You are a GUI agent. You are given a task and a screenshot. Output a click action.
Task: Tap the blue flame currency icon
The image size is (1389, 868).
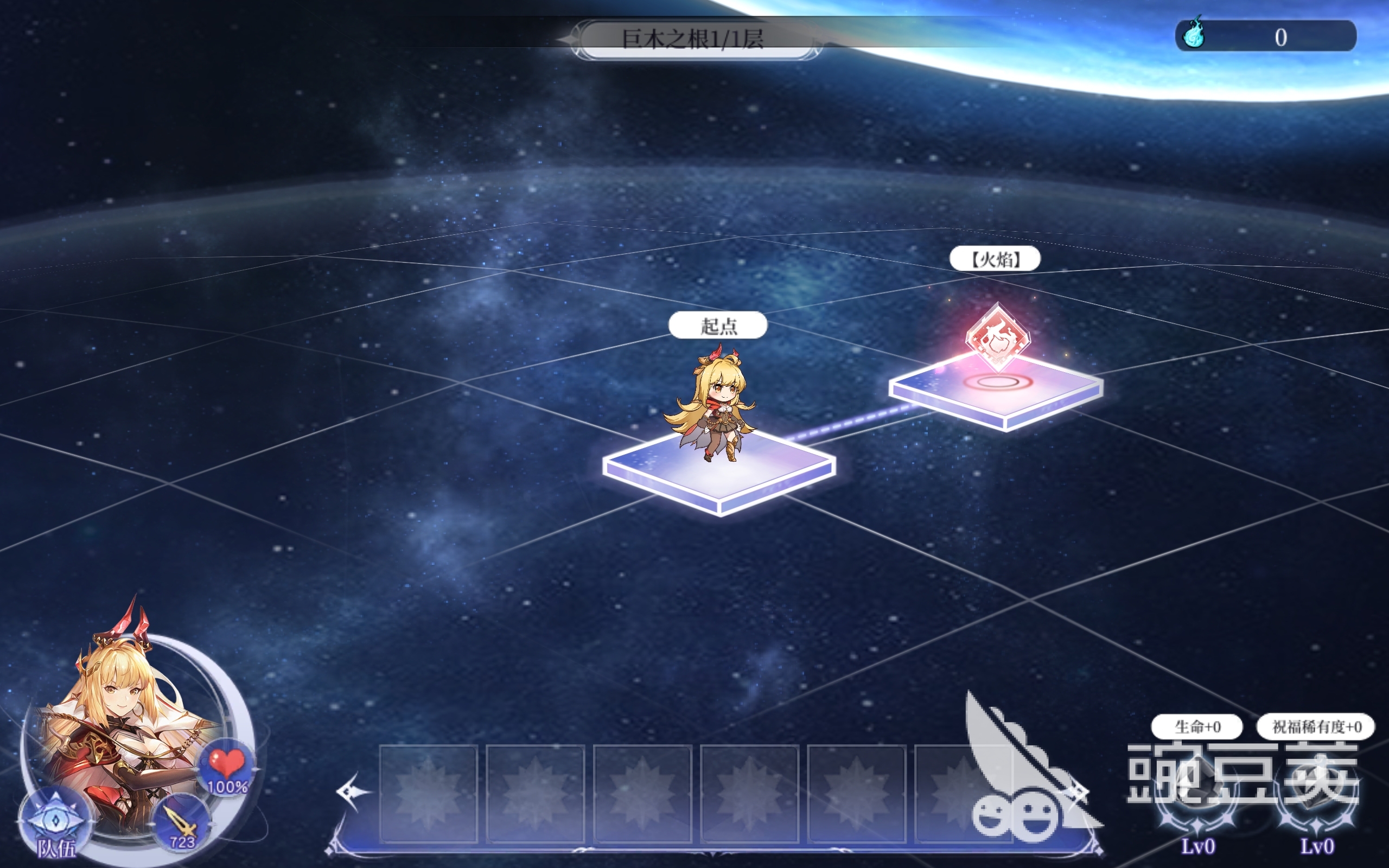click(x=1194, y=36)
